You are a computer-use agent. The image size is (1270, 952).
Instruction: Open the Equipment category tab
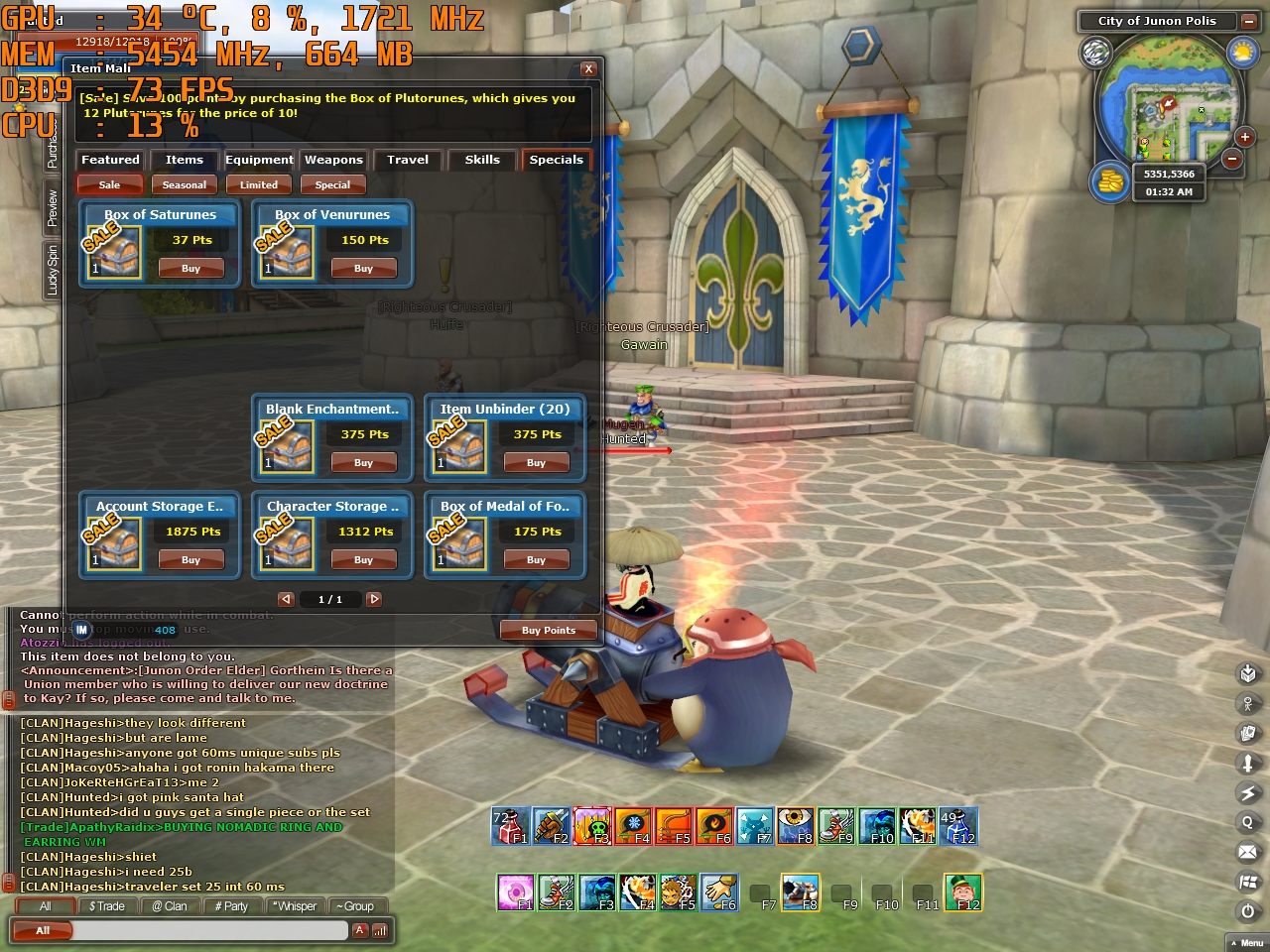259,160
